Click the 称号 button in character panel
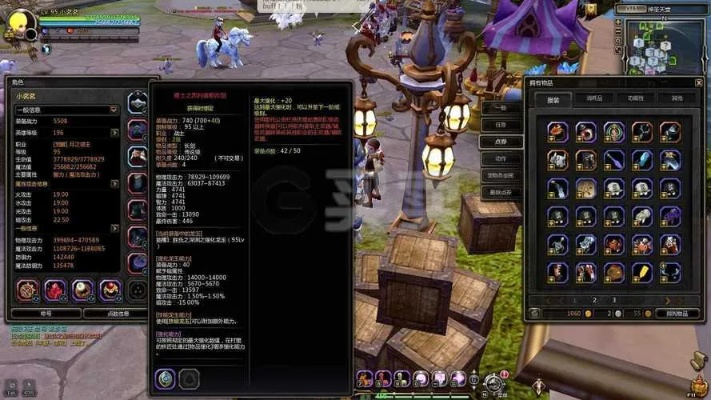711x400 pixels. pos(45,313)
